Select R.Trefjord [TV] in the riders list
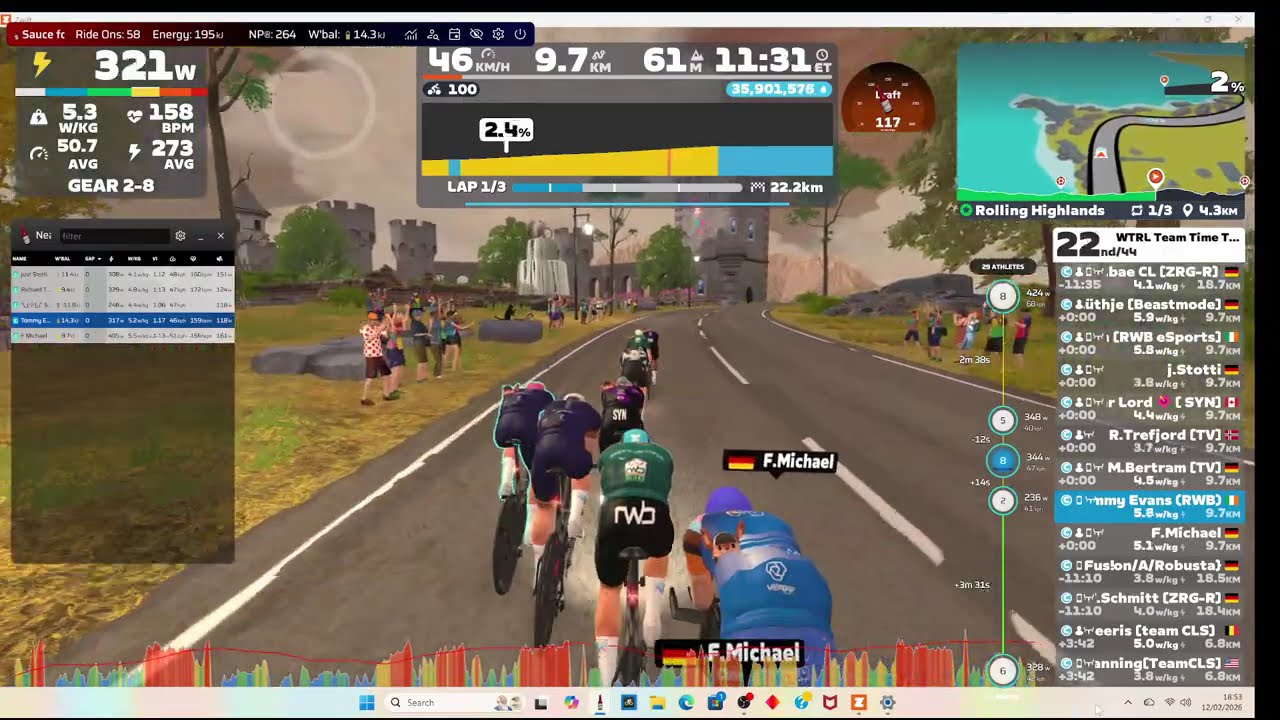This screenshot has height=720, width=1280. 1150,435
